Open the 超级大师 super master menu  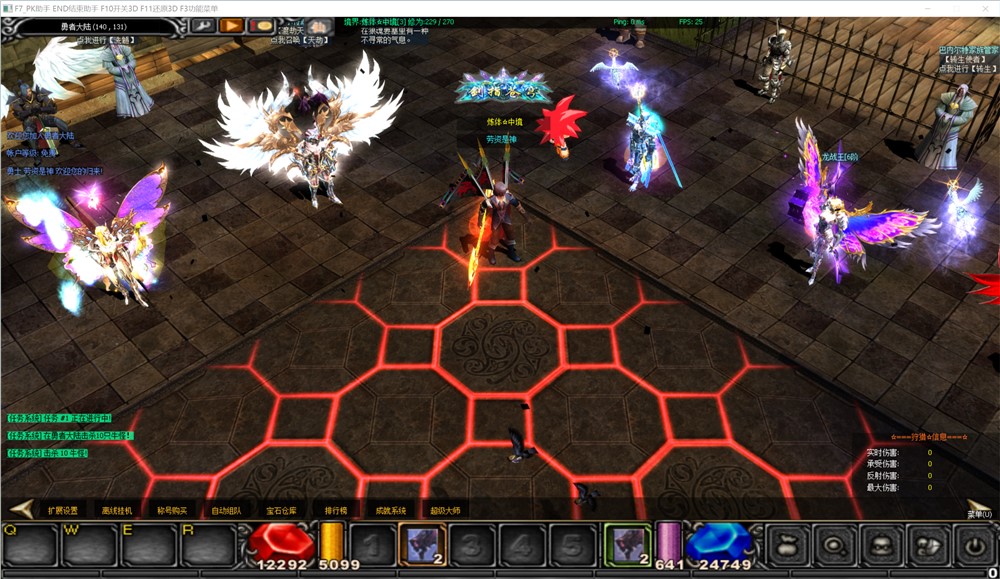coord(445,510)
